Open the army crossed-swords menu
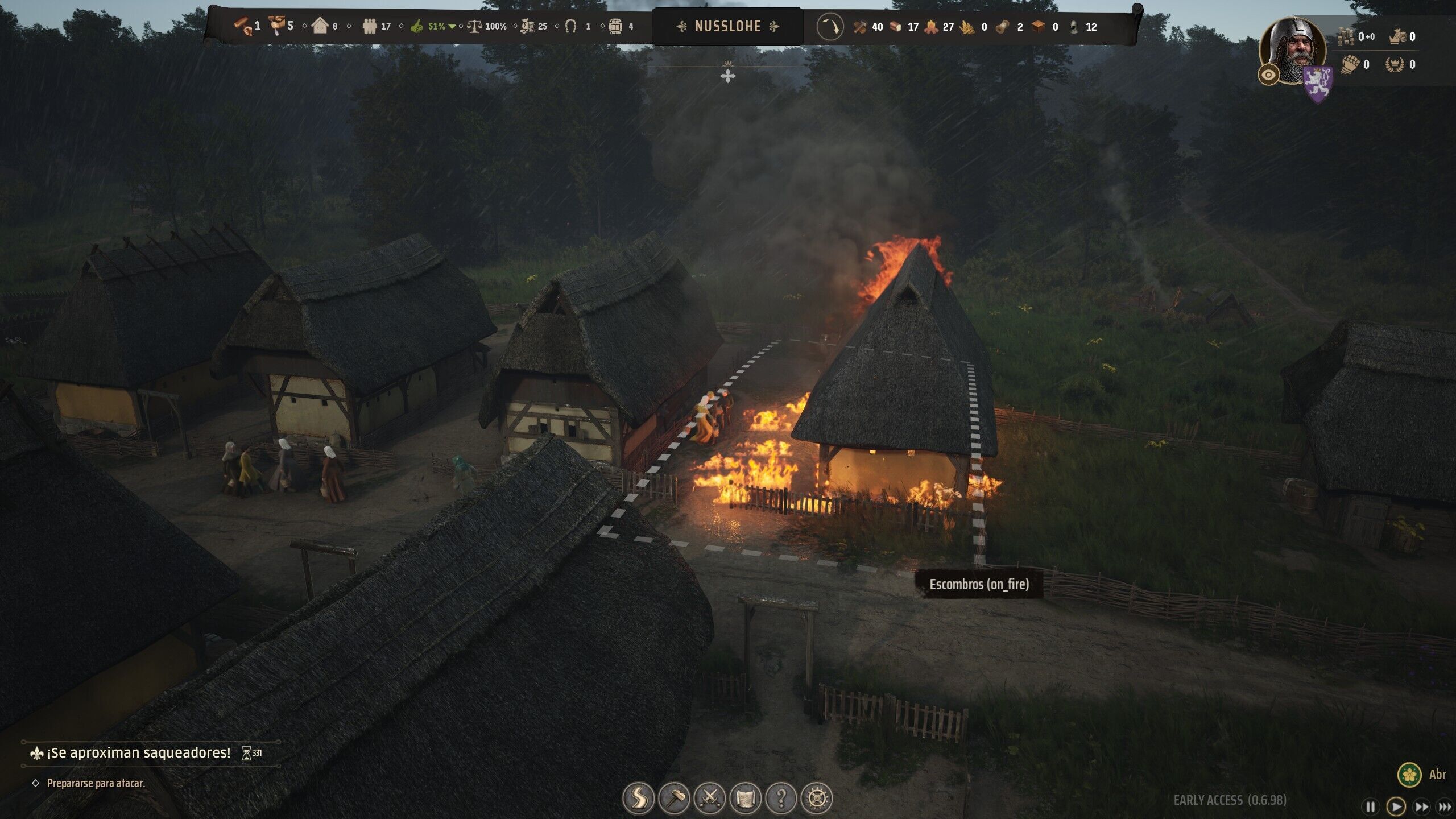 (709, 798)
